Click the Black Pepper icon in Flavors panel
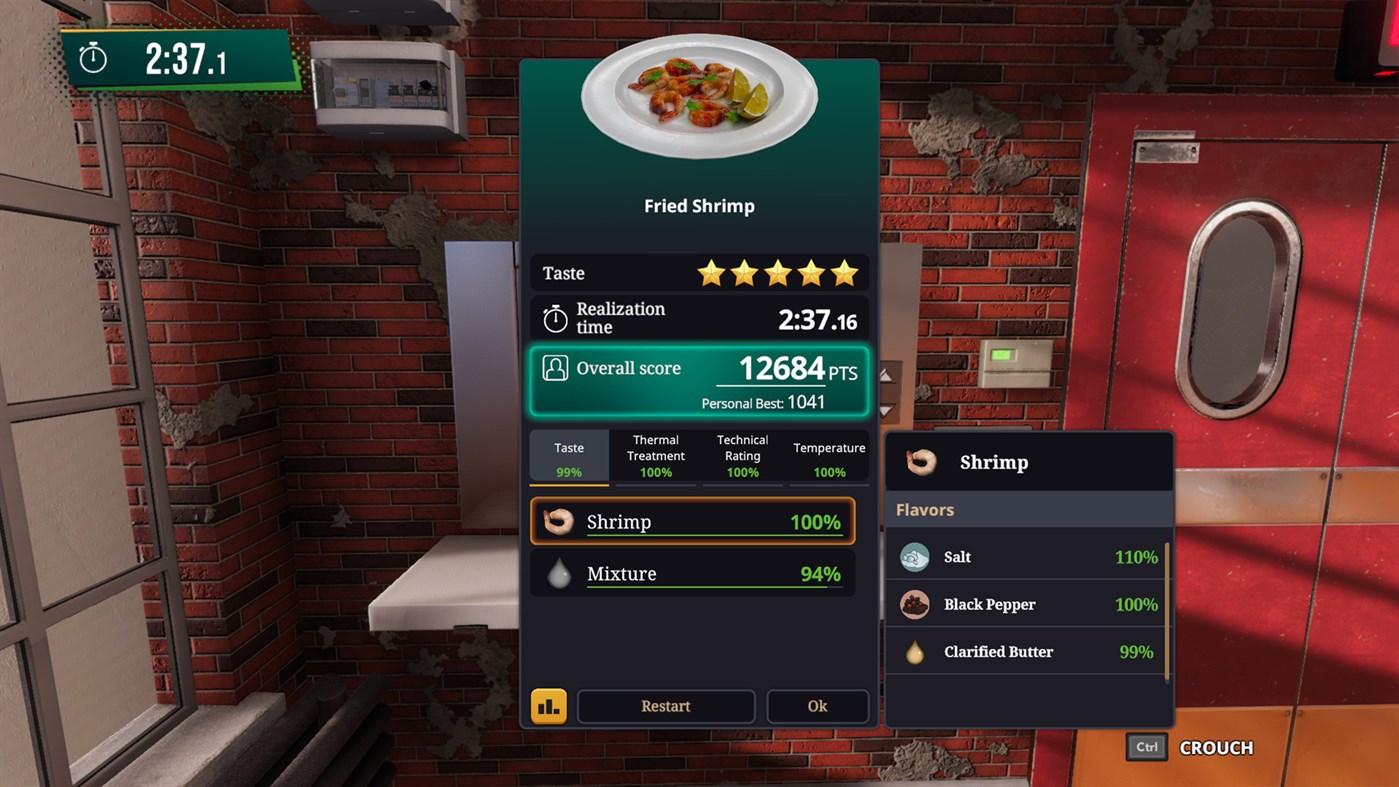This screenshot has width=1399, height=787. point(914,604)
